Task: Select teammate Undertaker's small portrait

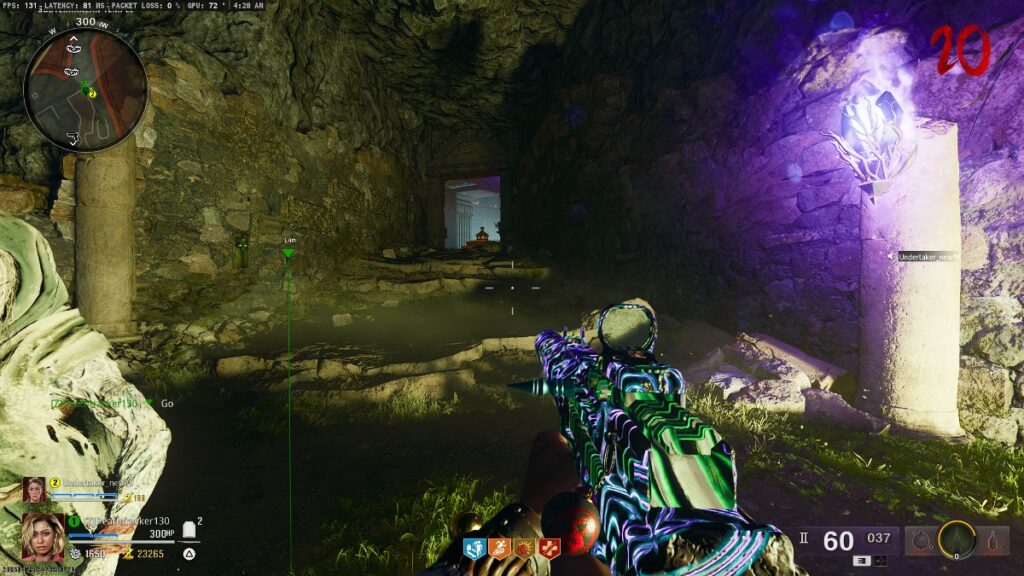Action: tap(36, 490)
